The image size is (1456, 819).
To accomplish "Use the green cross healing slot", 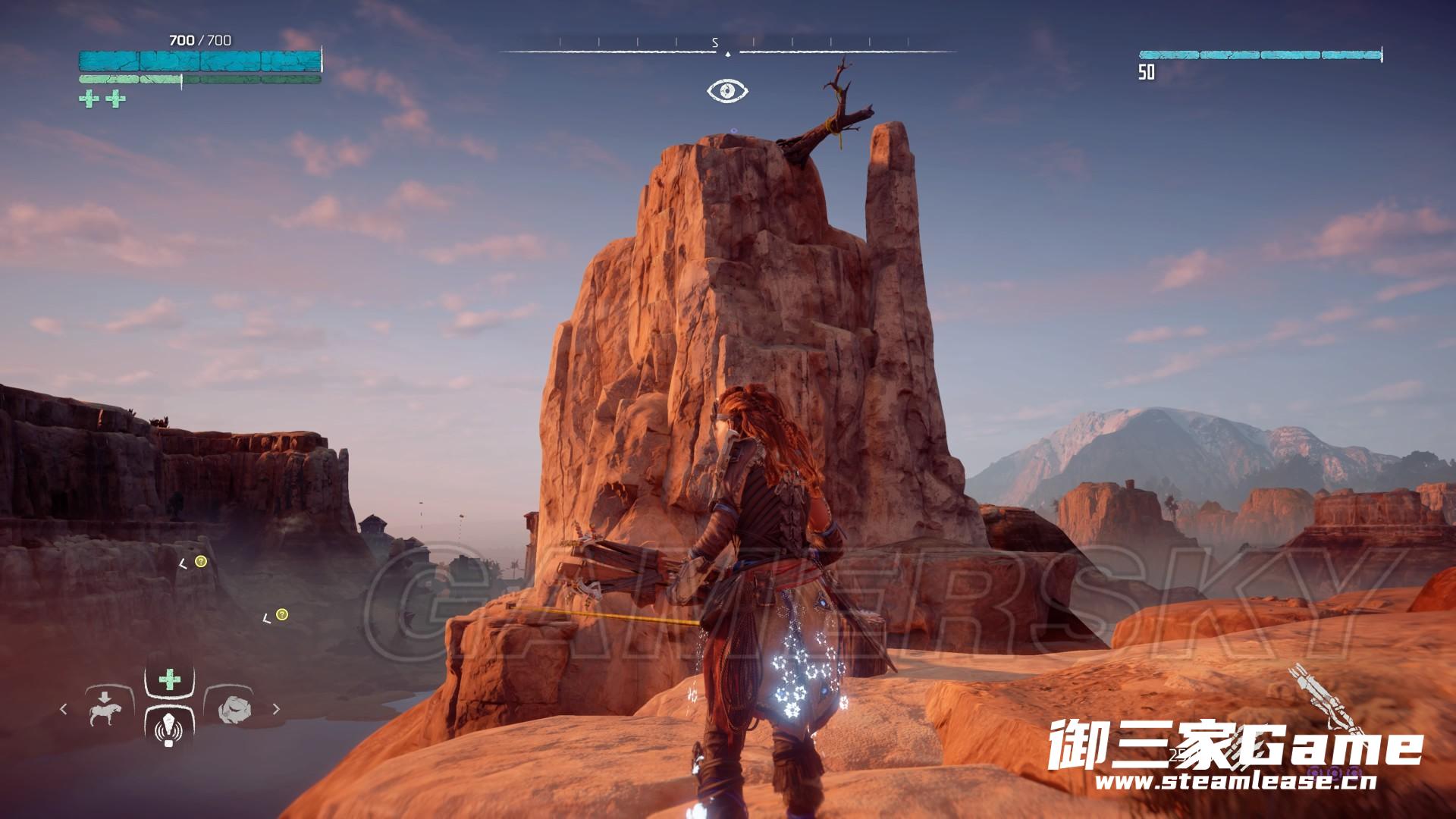I will (169, 679).
